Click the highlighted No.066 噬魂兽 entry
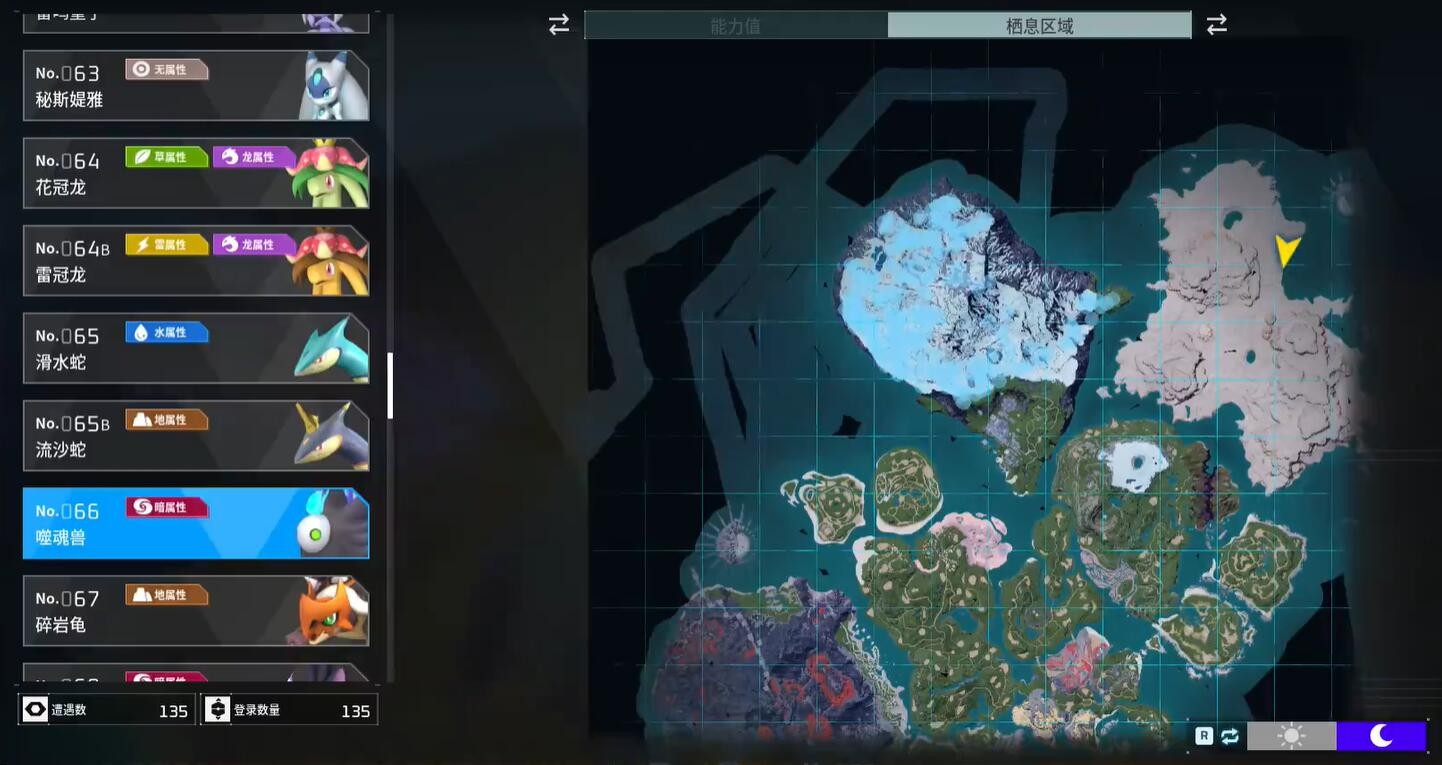1442x765 pixels. click(196, 523)
